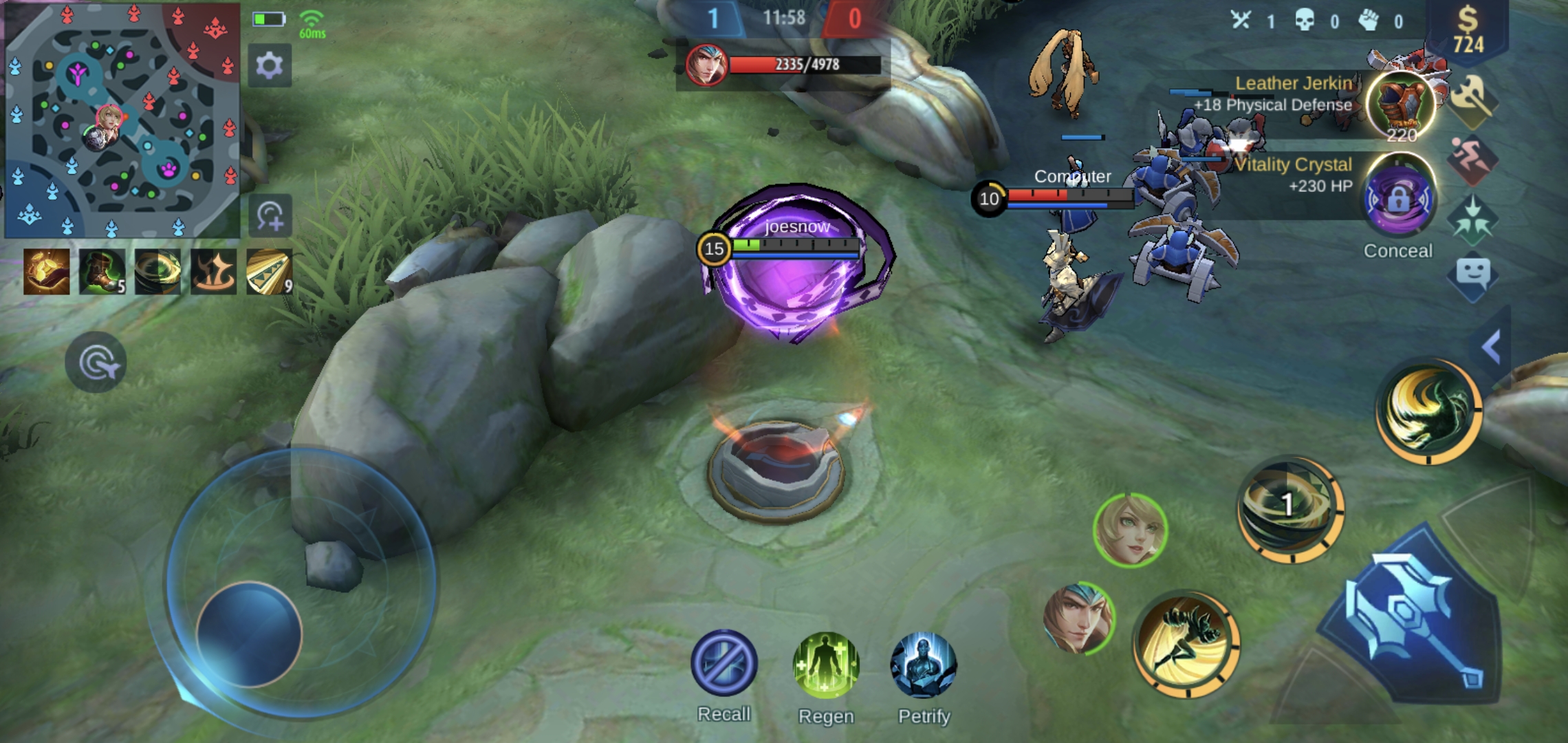
Task: Buy the recommended Leather Jerkin item
Action: coord(1400,105)
